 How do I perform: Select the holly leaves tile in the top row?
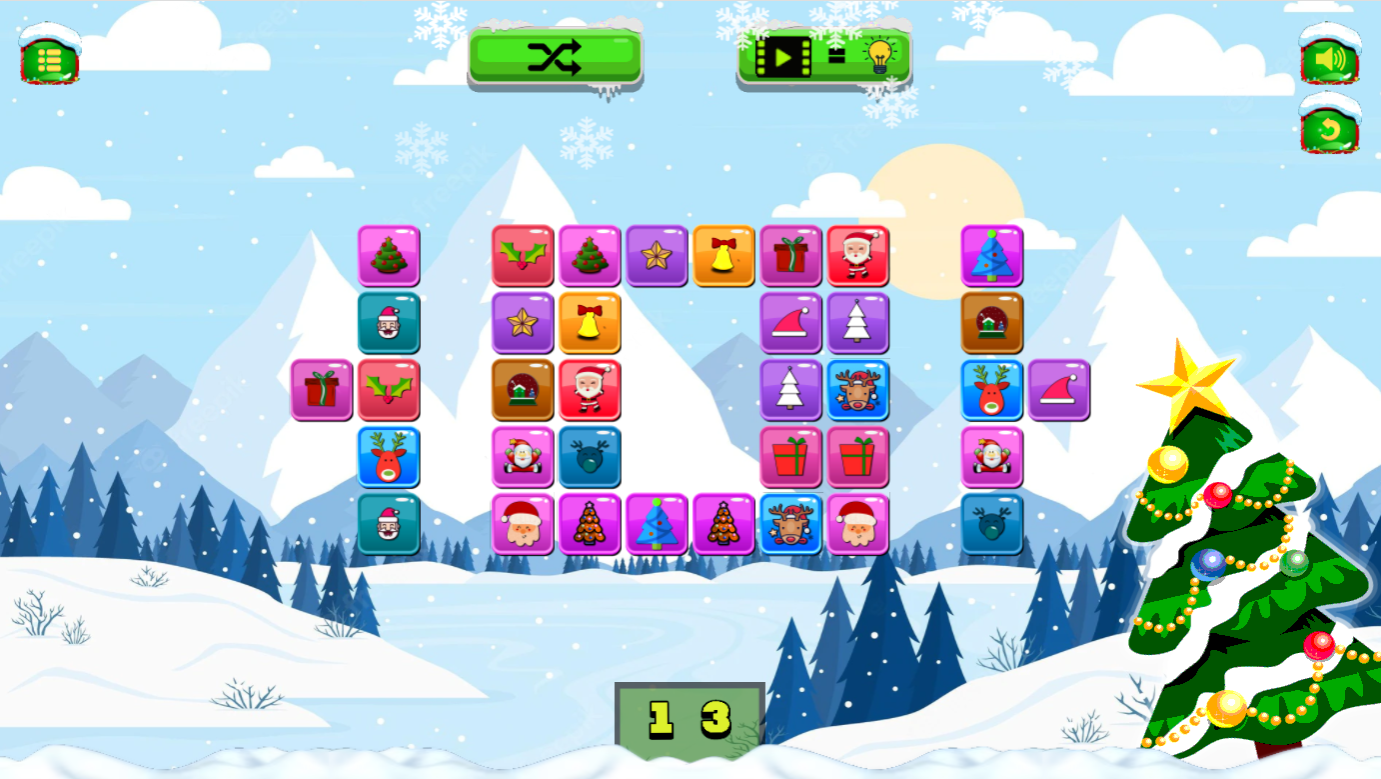(522, 256)
